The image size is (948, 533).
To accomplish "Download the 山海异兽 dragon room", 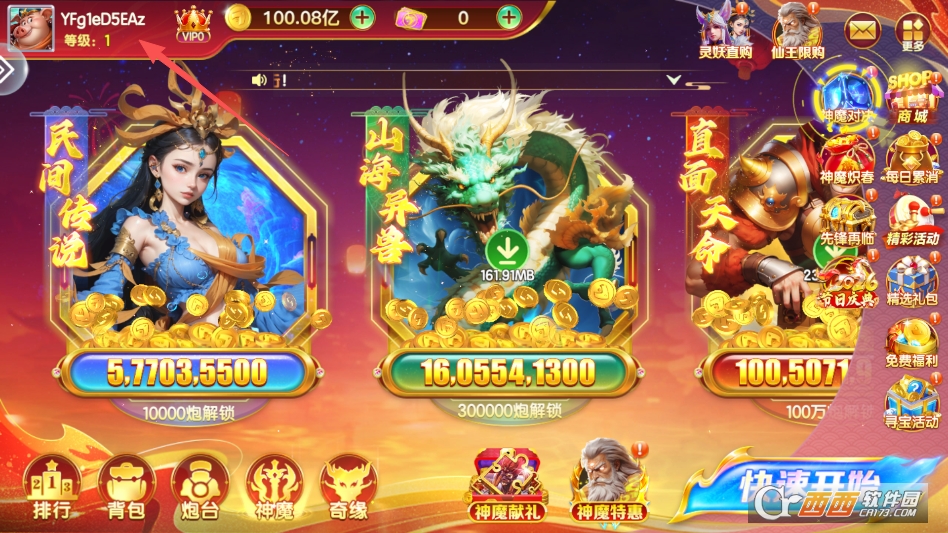I will tap(509, 246).
